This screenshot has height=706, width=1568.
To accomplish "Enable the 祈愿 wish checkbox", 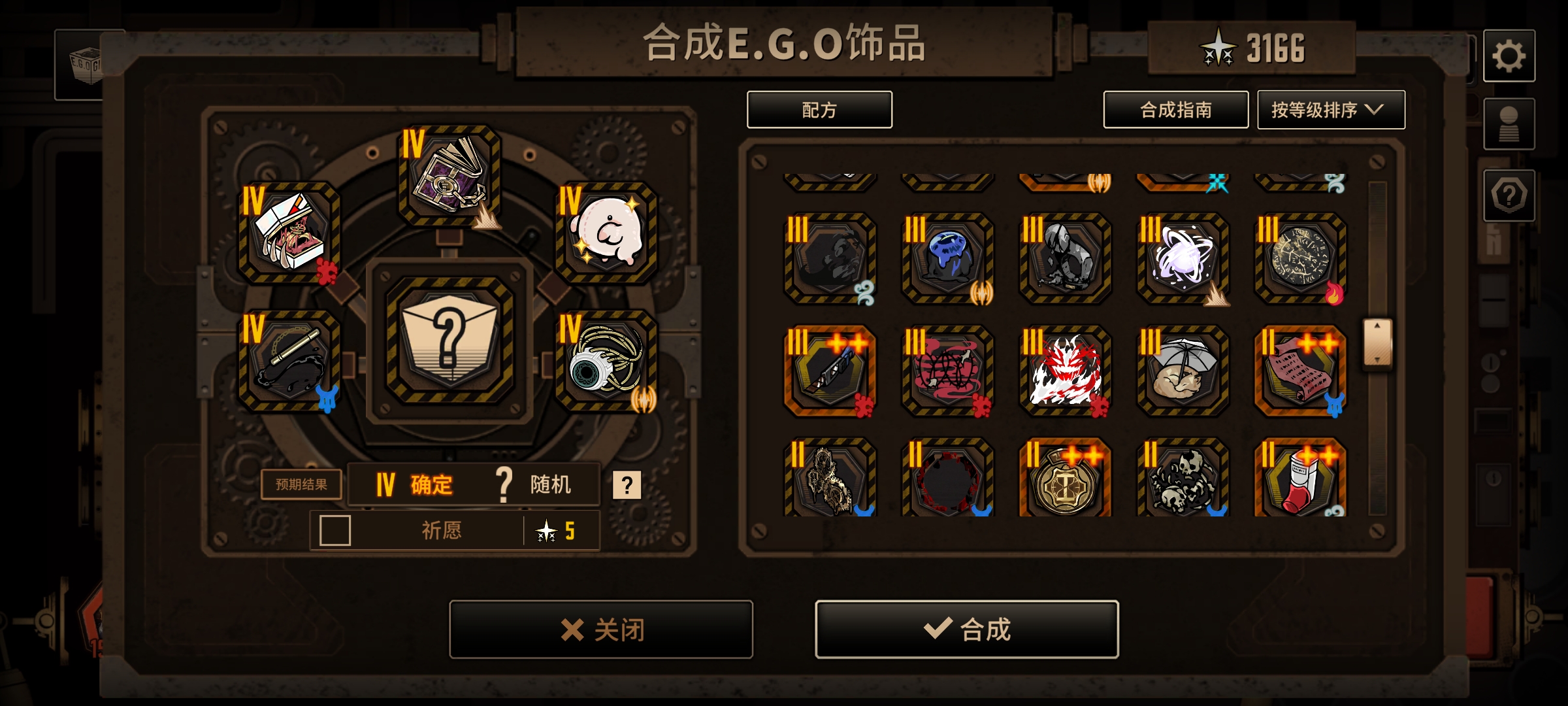I will pyautogui.click(x=335, y=531).
